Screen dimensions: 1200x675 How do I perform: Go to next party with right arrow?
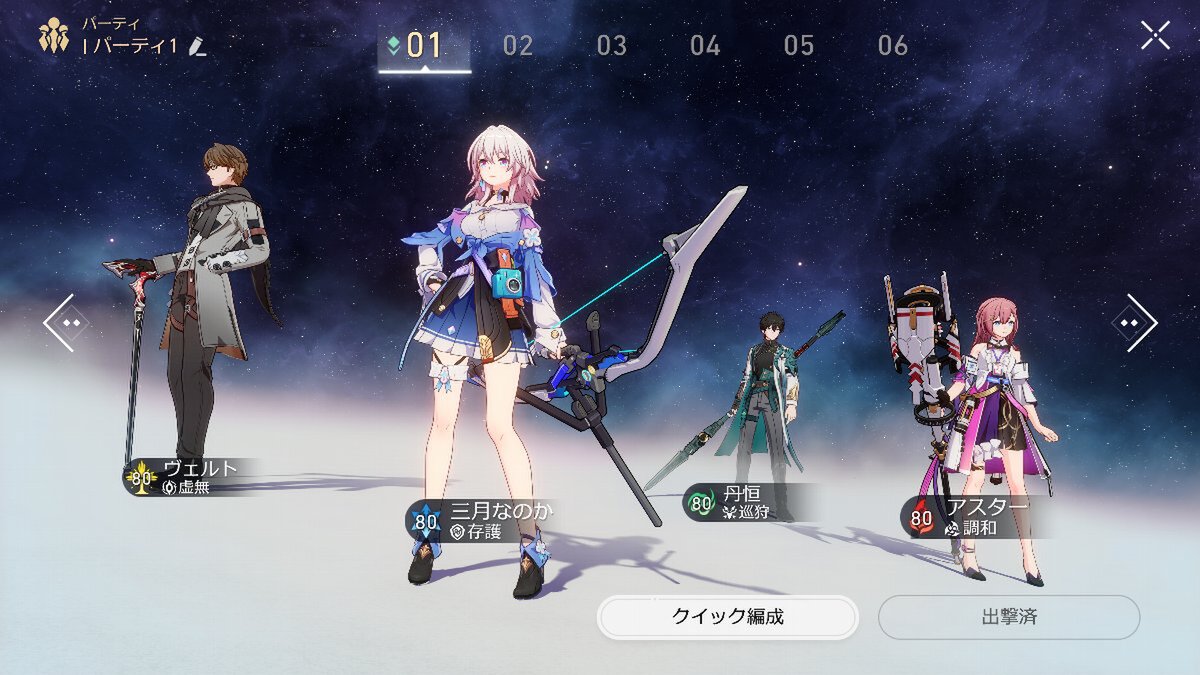(1134, 323)
